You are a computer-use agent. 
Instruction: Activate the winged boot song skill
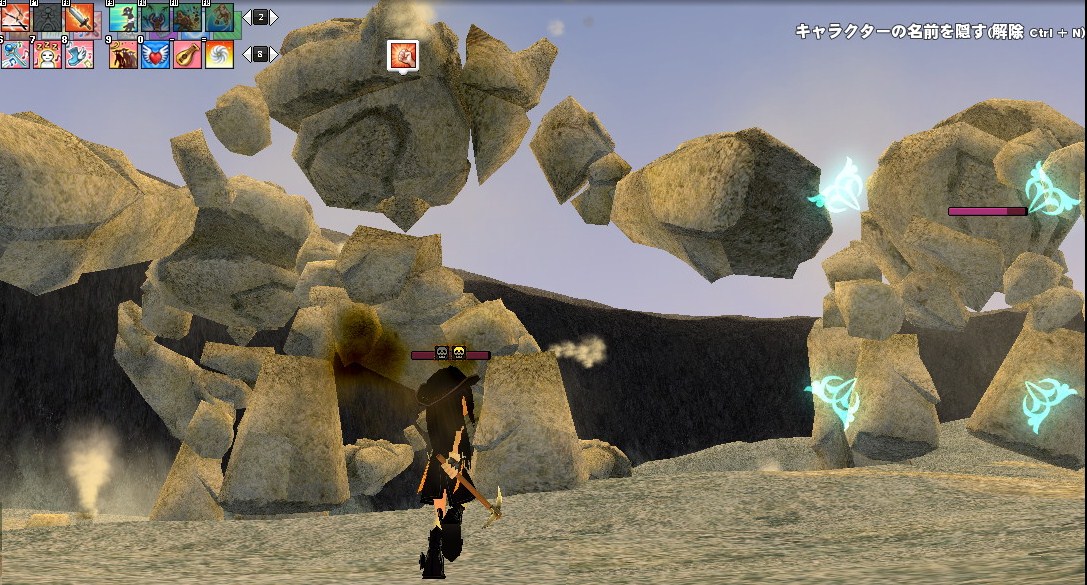(79, 54)
